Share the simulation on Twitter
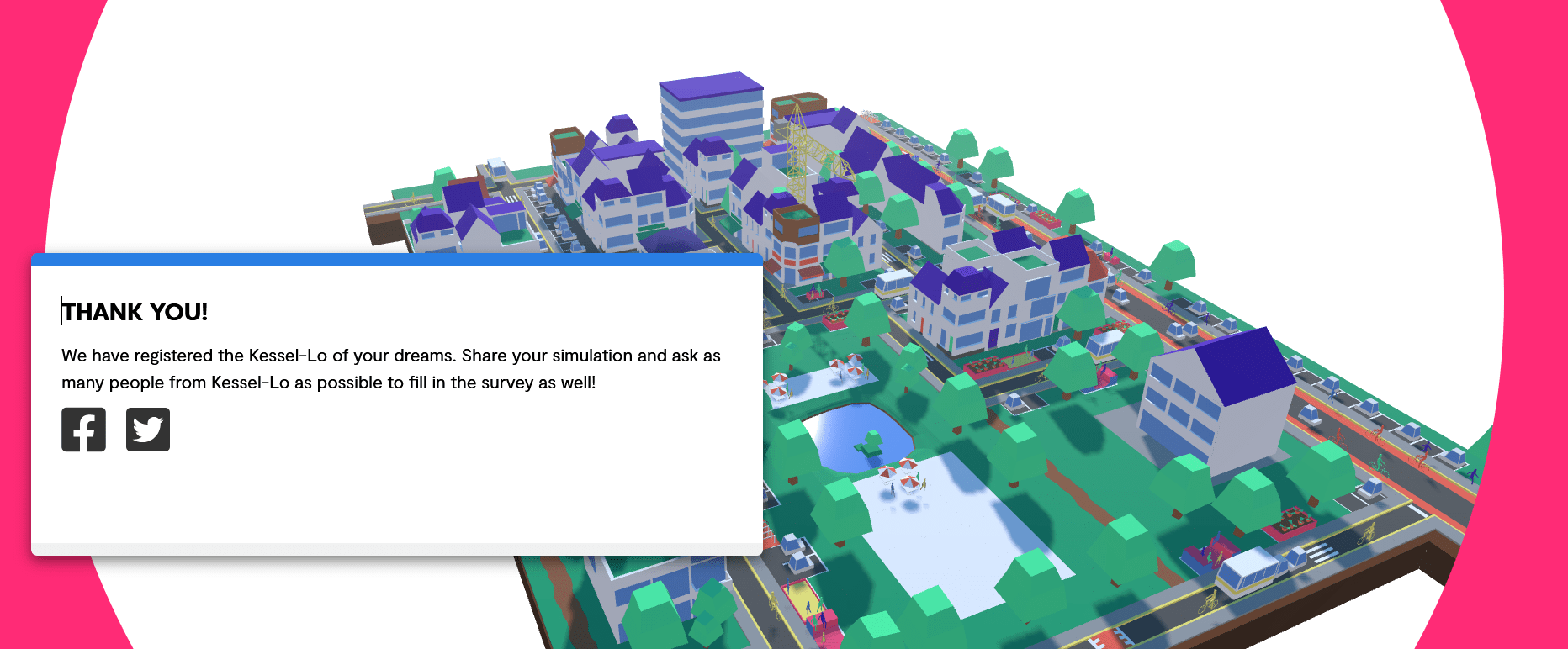This screenshot has height=649, width=1568. point(148,430)
